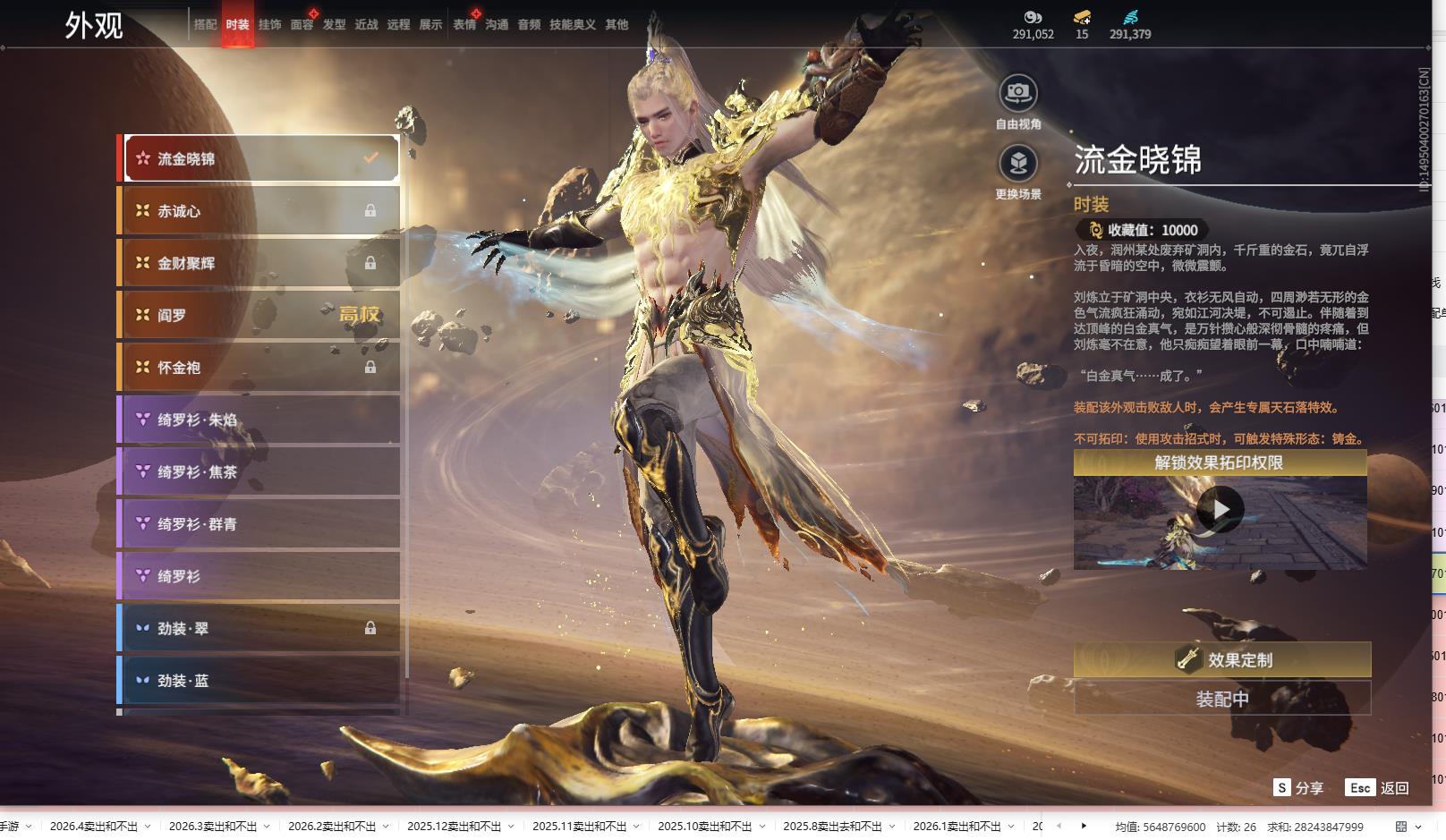Image resolution: width=1446 pixels, height=840 pixels.
Task: Open the 发型 hairstyle tab
Action: click(x=334, y=25)
